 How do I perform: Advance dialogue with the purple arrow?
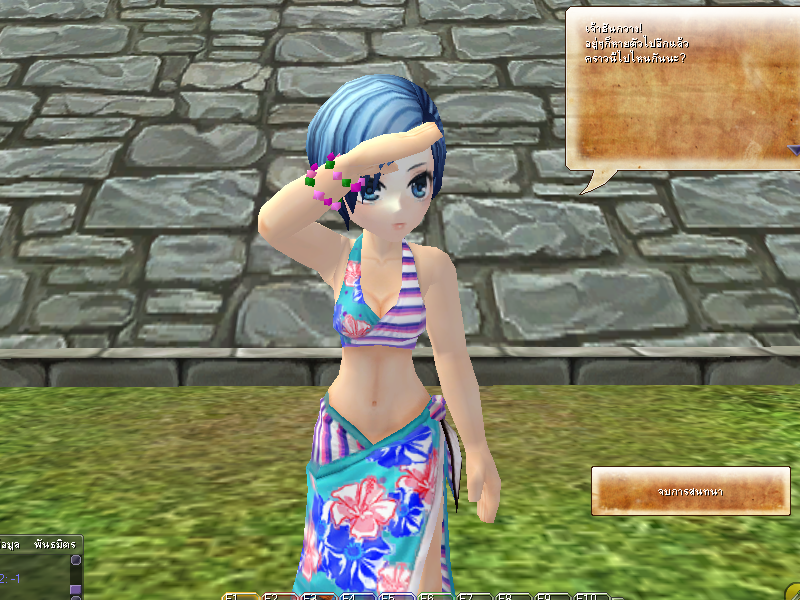[793, 151]
